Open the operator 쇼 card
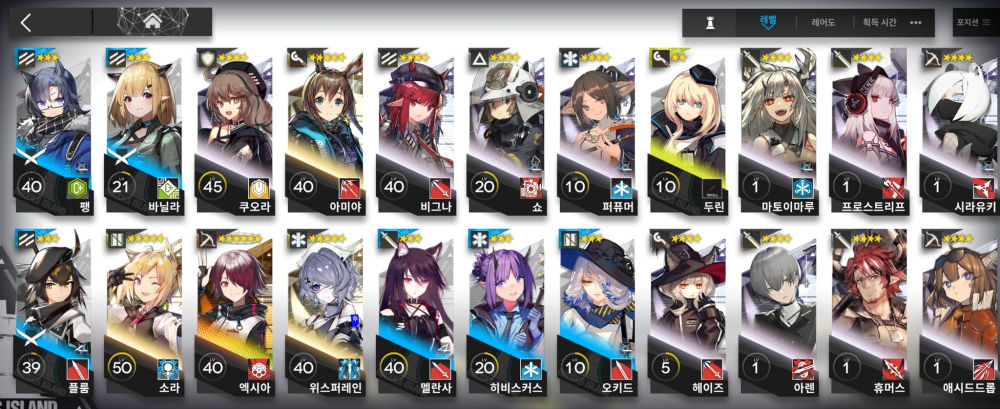 pyautogui.click(x=505, y=130)
